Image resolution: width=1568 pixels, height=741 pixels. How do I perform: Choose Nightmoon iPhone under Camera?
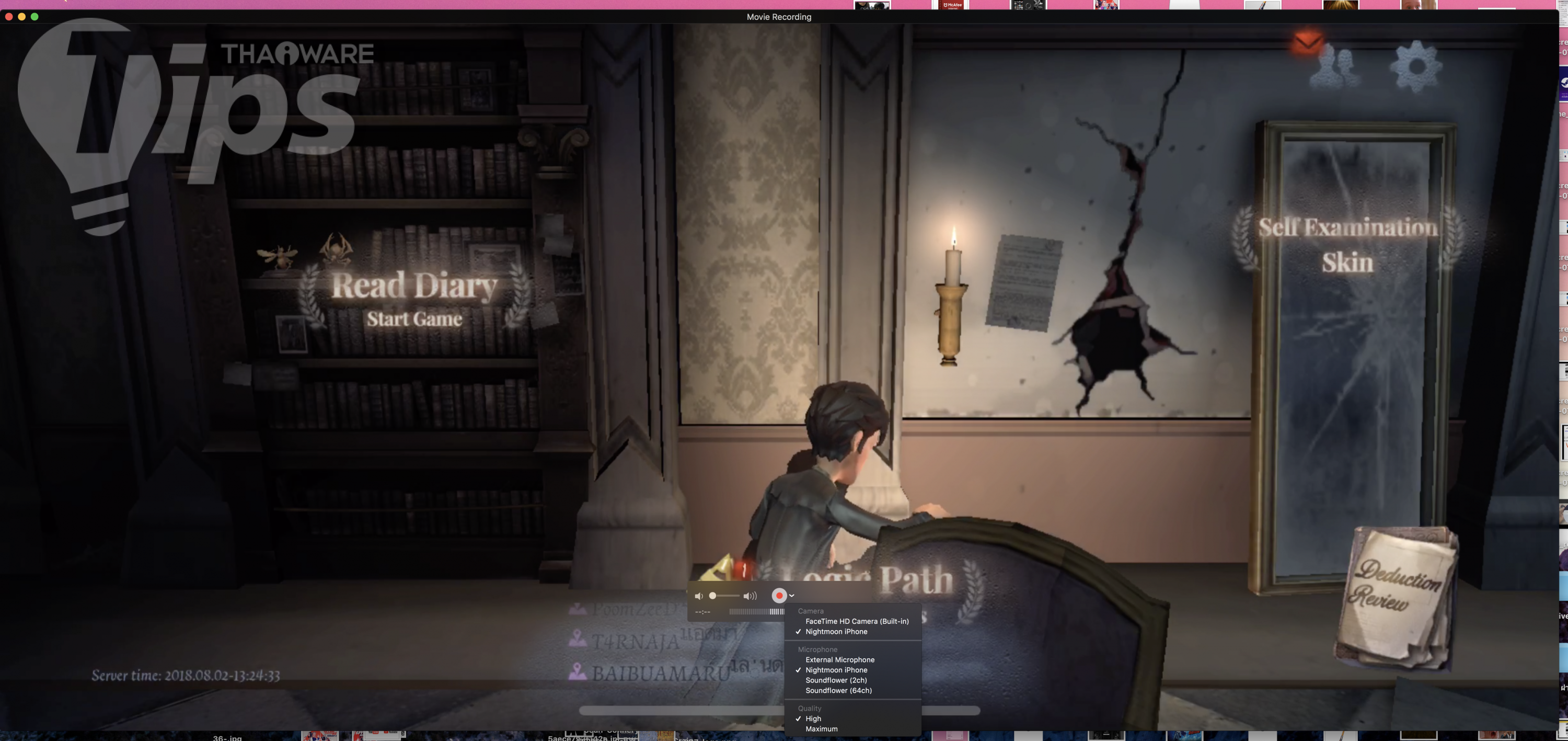click(x=836, y=631)
